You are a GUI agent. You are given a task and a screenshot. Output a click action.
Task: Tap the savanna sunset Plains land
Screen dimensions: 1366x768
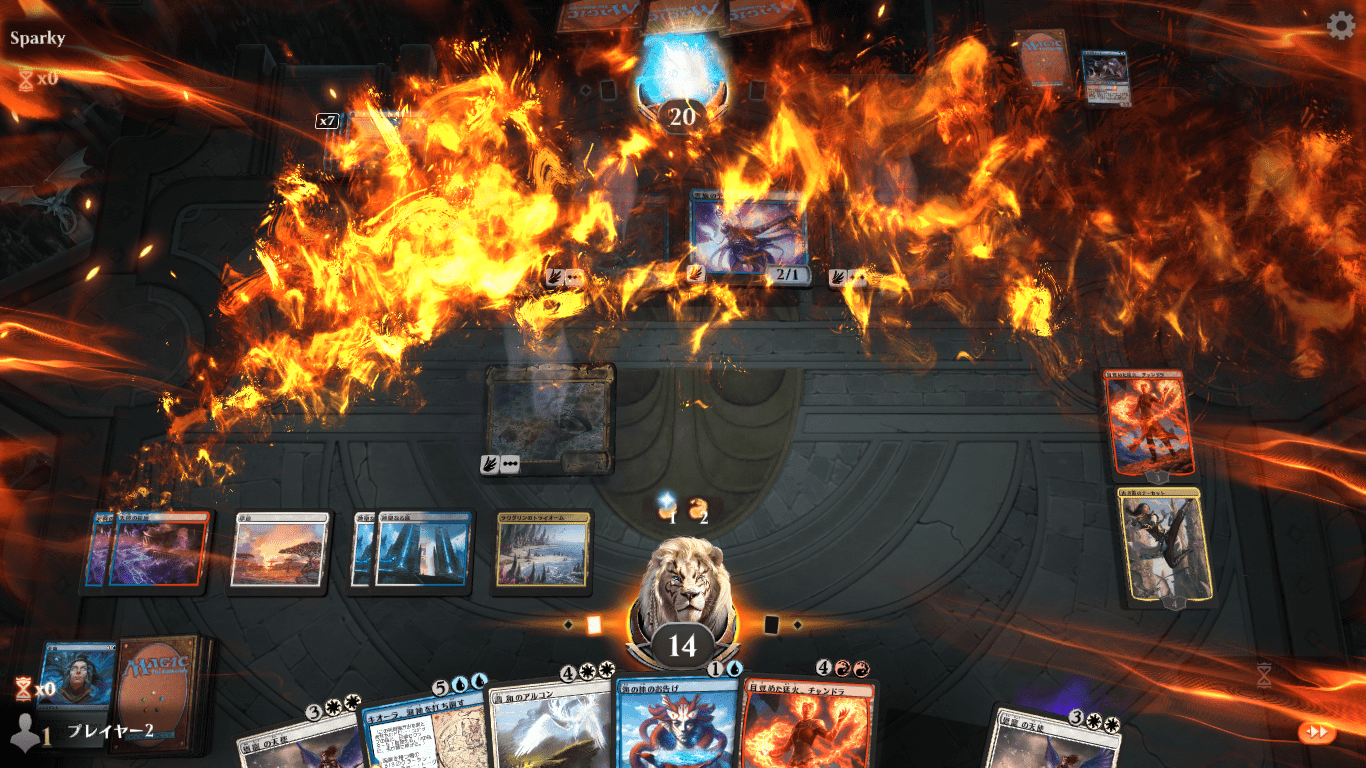pyautogui.click(x=279, y=549)
